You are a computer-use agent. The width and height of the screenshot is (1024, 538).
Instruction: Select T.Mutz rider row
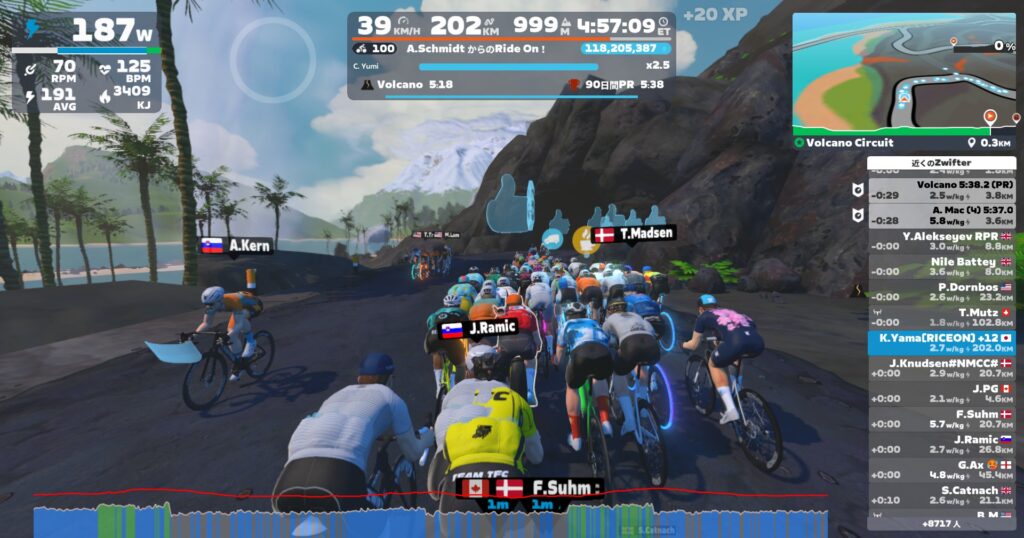tap(941, 318)
